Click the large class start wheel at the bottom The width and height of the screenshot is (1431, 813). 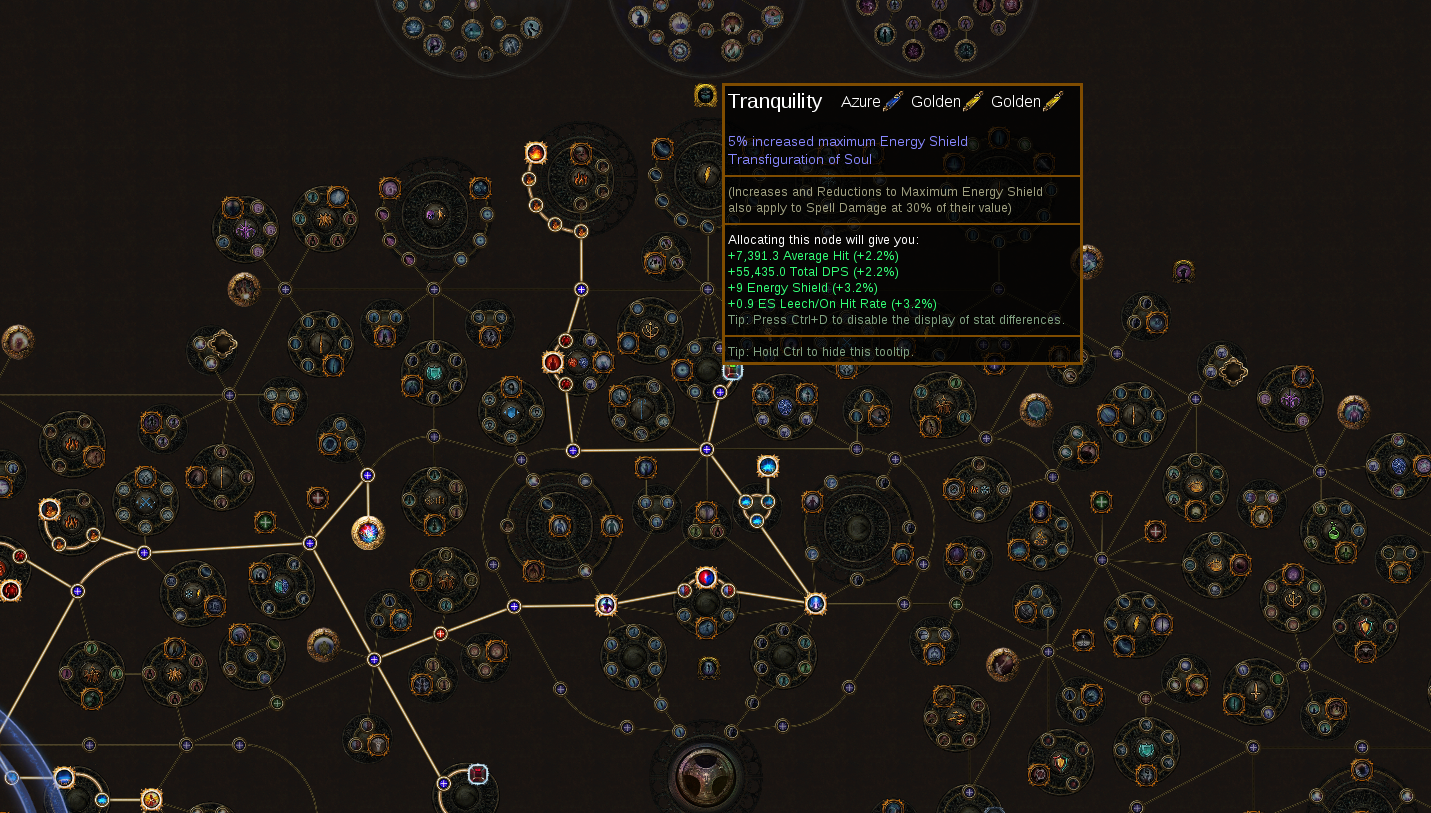[x=705, y=778]
